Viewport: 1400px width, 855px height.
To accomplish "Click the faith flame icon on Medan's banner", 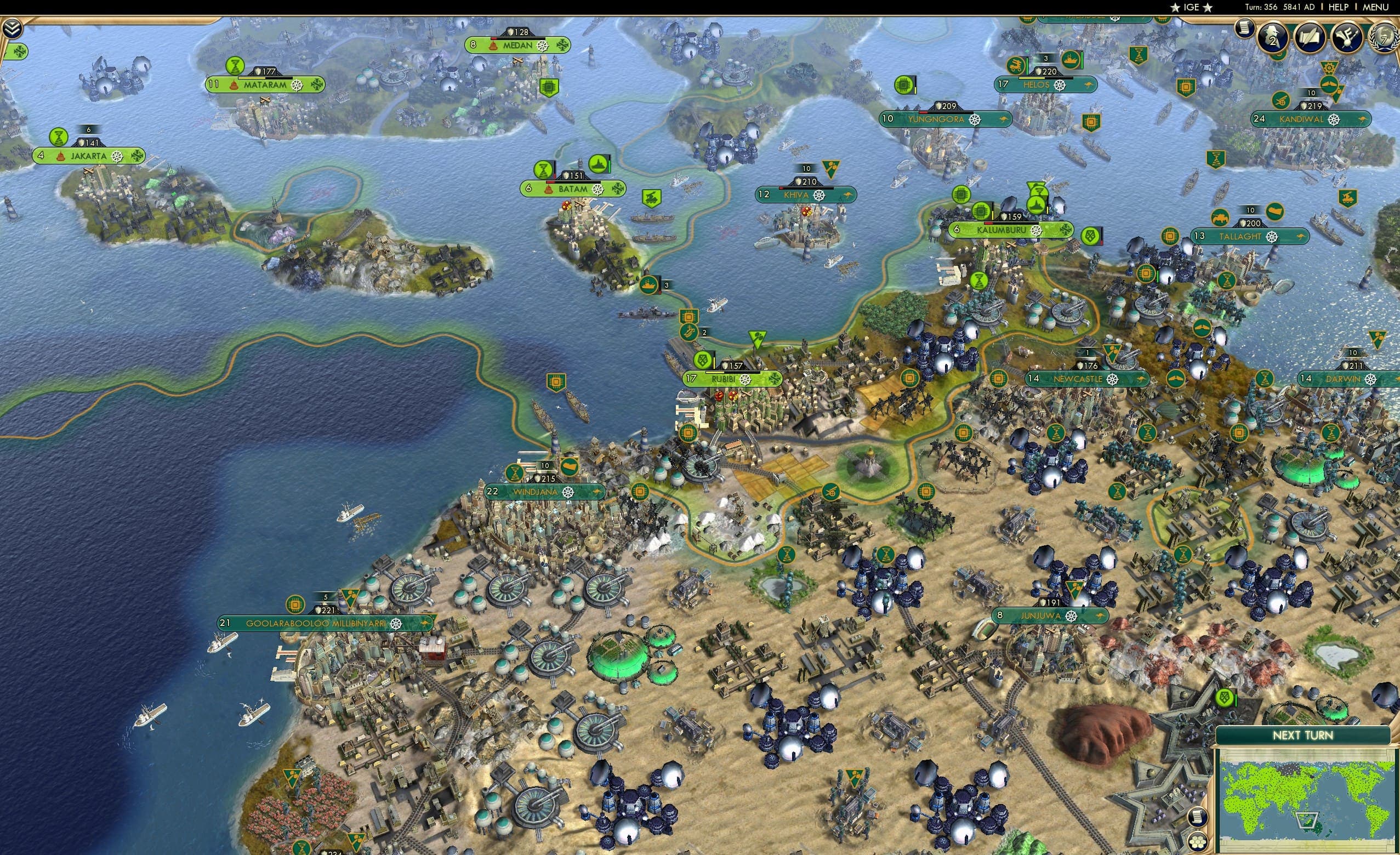I will pos(494,46).
